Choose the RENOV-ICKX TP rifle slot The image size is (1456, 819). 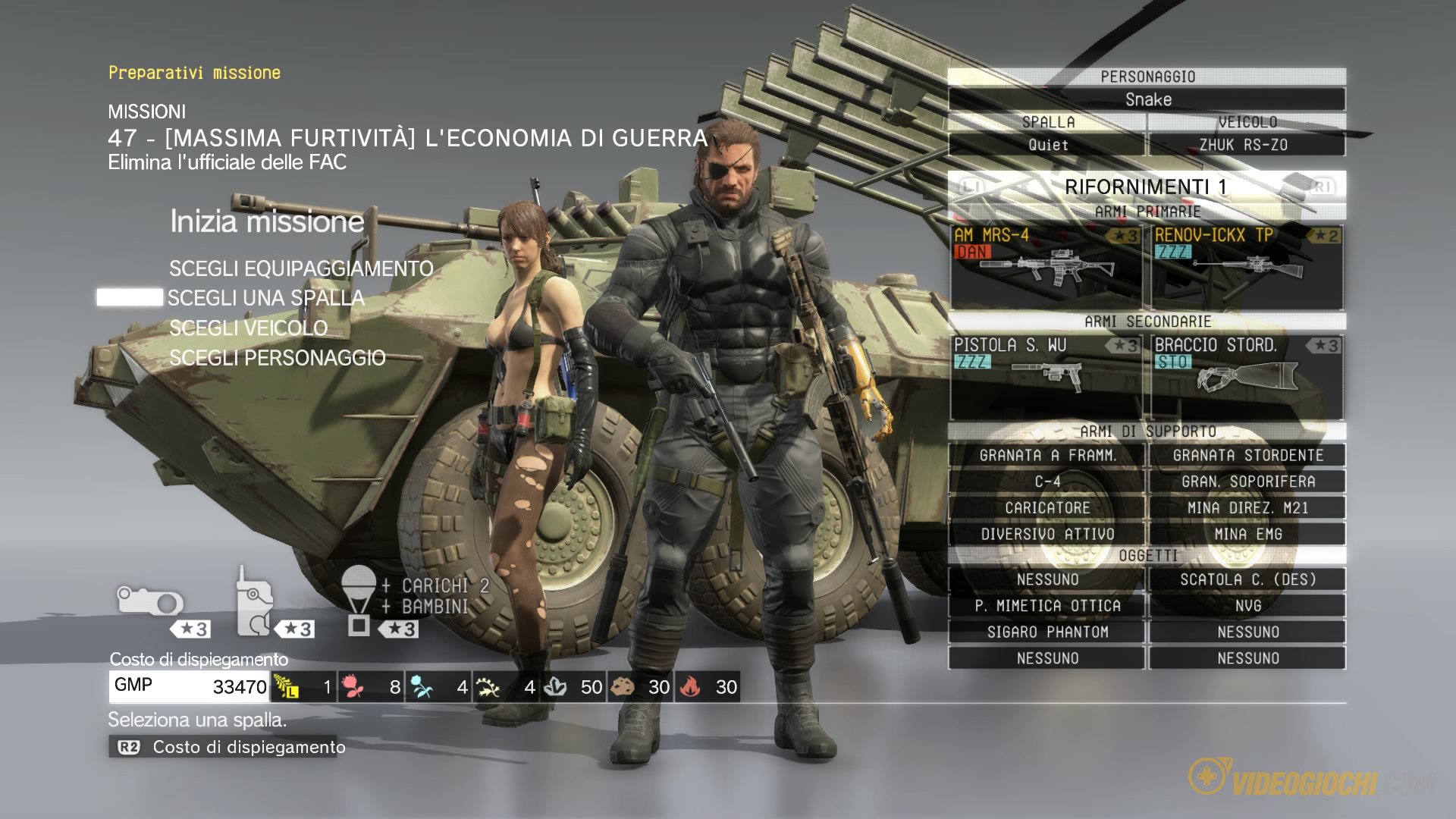[1247, 266]
